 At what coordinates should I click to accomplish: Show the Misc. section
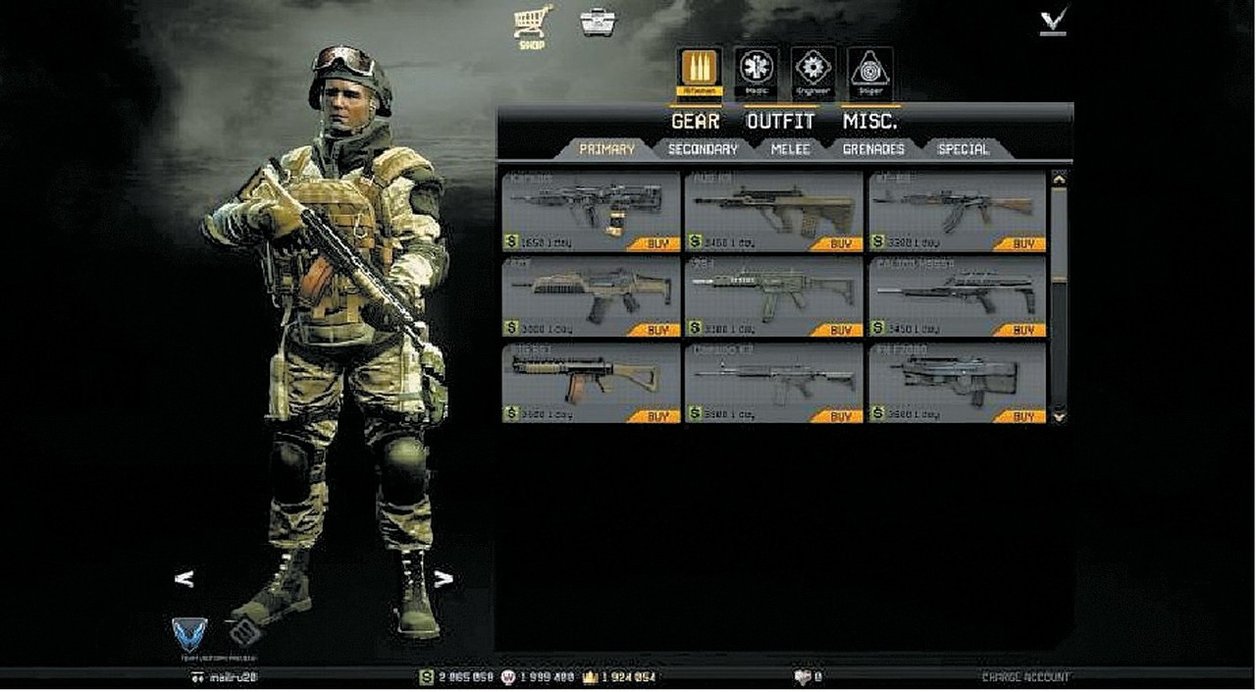point(869,121)
